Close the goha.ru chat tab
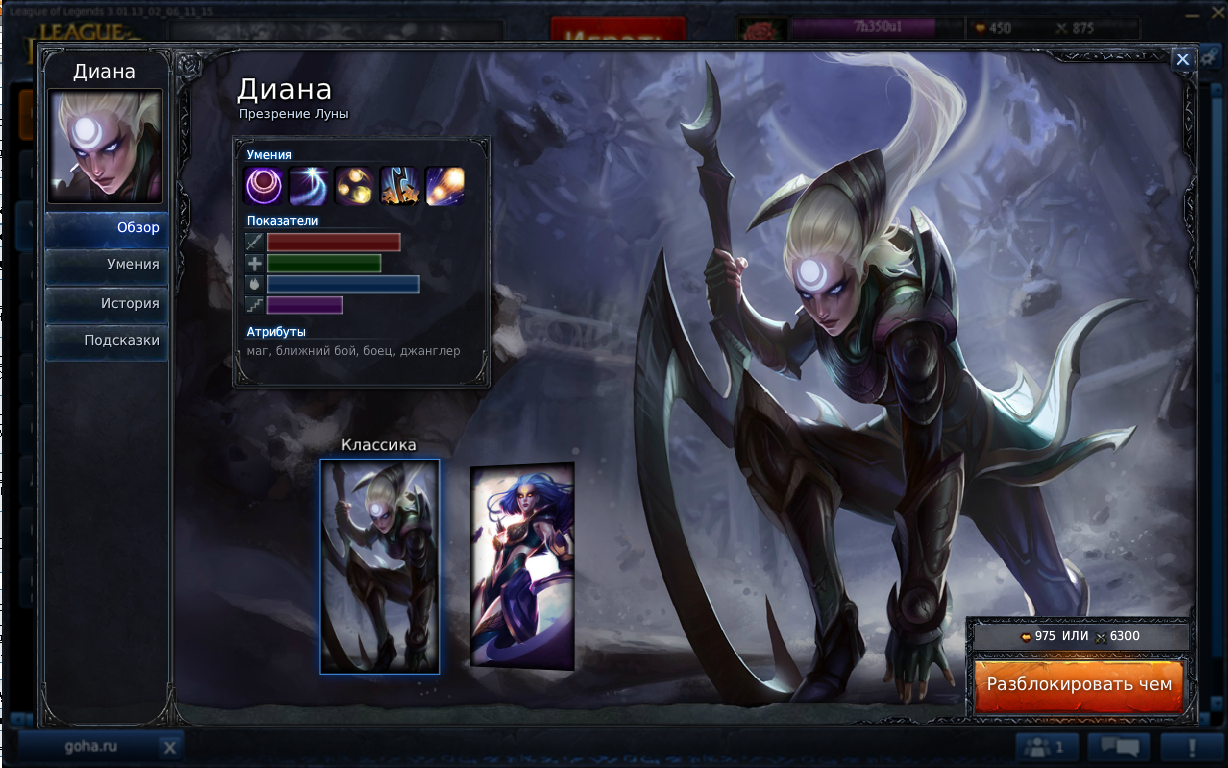This screenshot has width=1228, height=768. click(x=170, y=747)
